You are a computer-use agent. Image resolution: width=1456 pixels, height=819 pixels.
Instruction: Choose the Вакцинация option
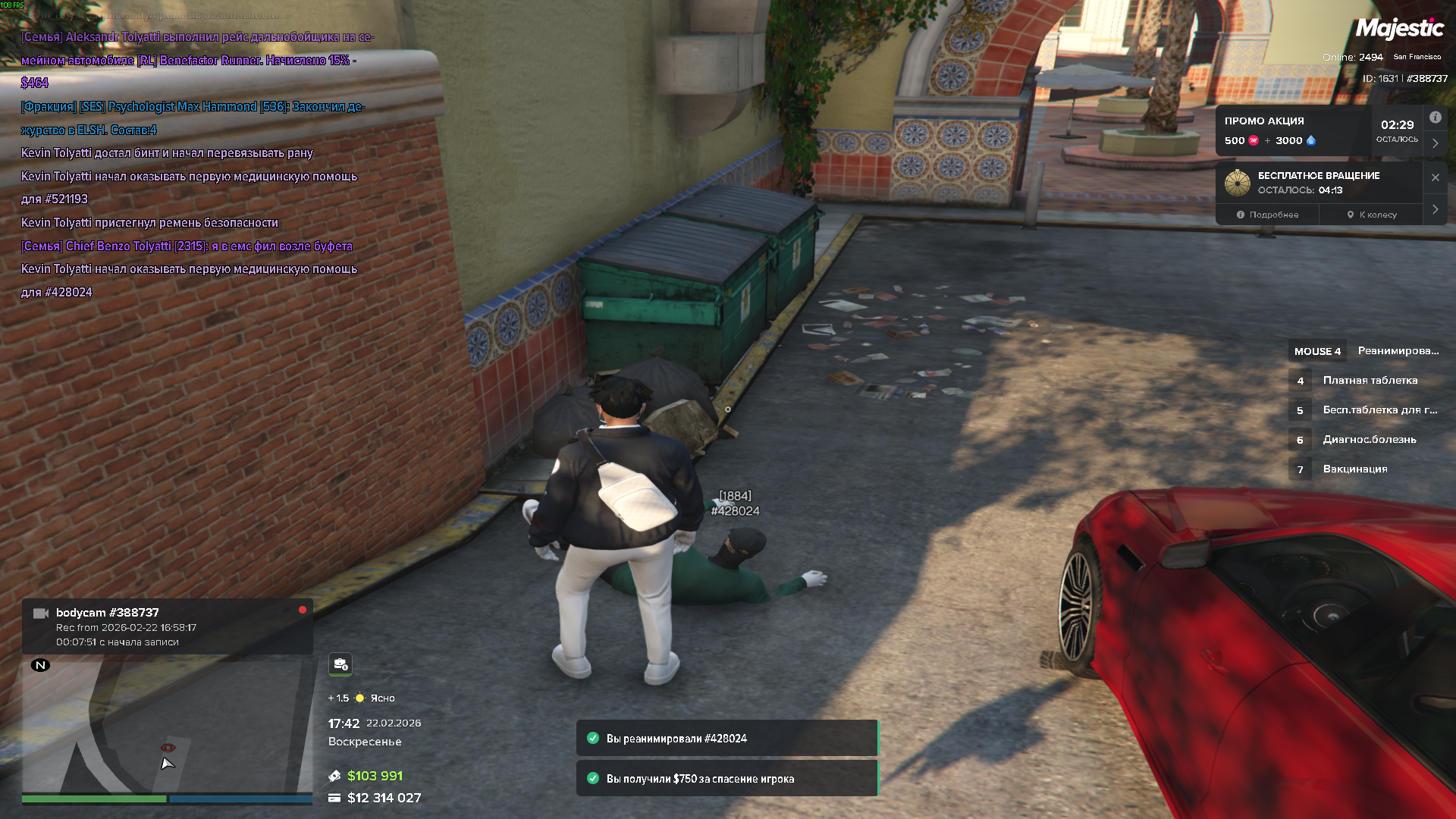[1354, 469]
